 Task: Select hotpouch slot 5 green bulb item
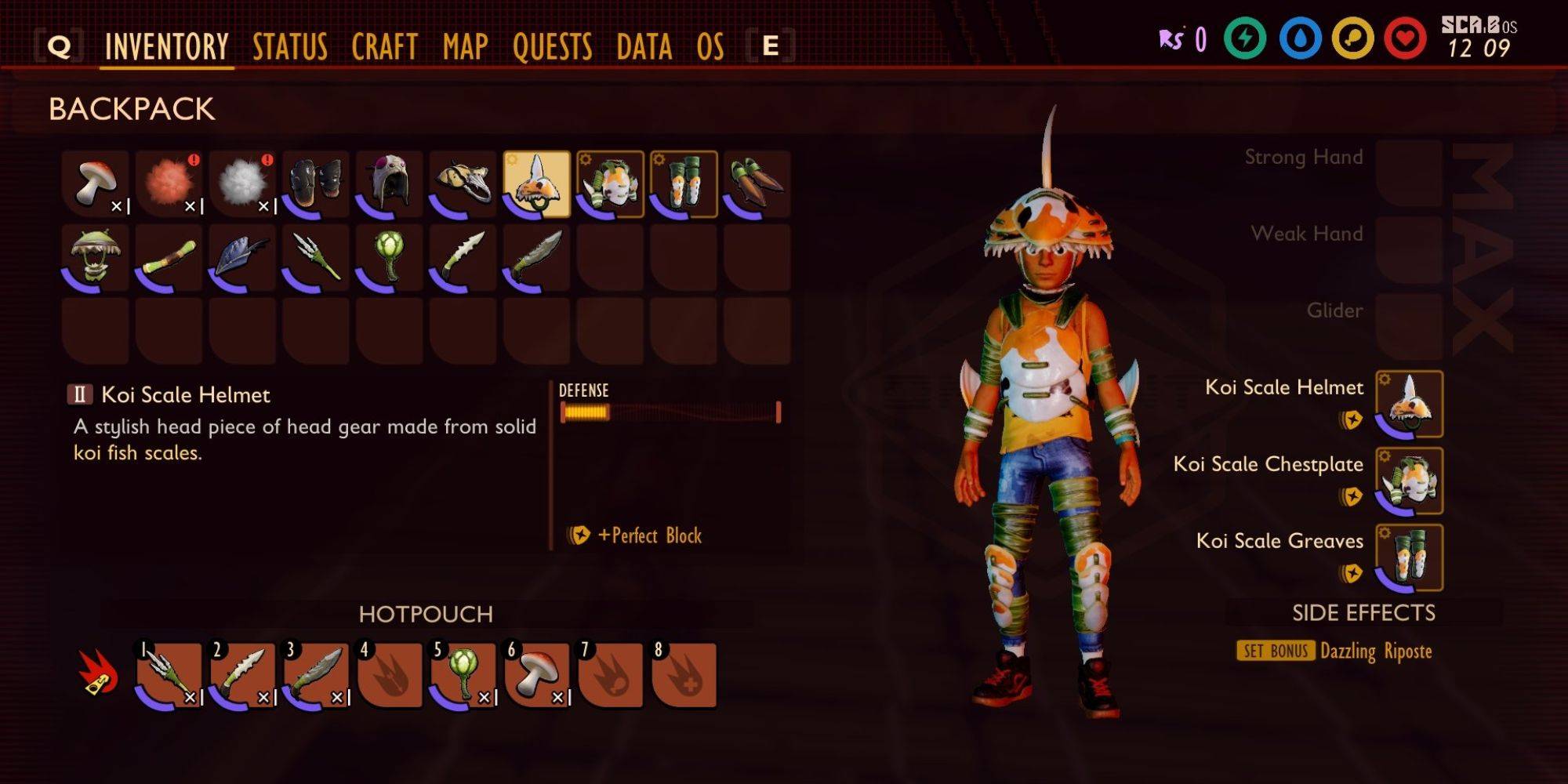pyautogui.click(x=463, y=676)
